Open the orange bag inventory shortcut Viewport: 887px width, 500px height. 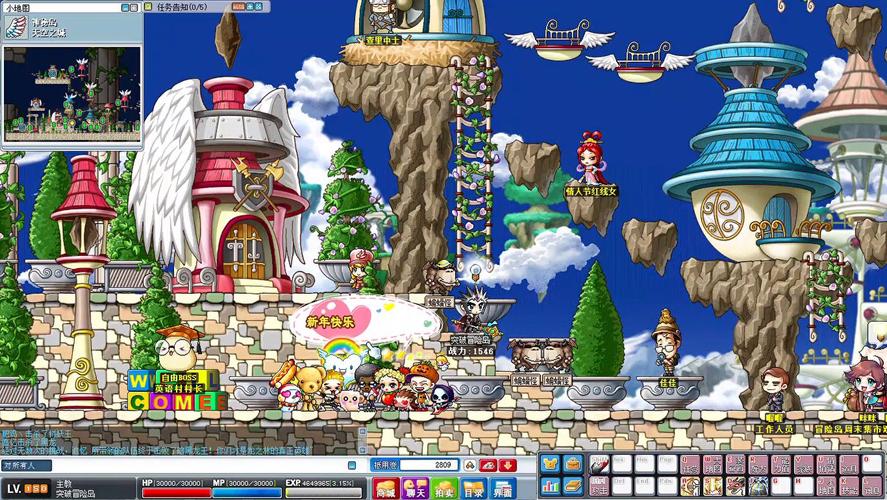[x=573, y=464]
